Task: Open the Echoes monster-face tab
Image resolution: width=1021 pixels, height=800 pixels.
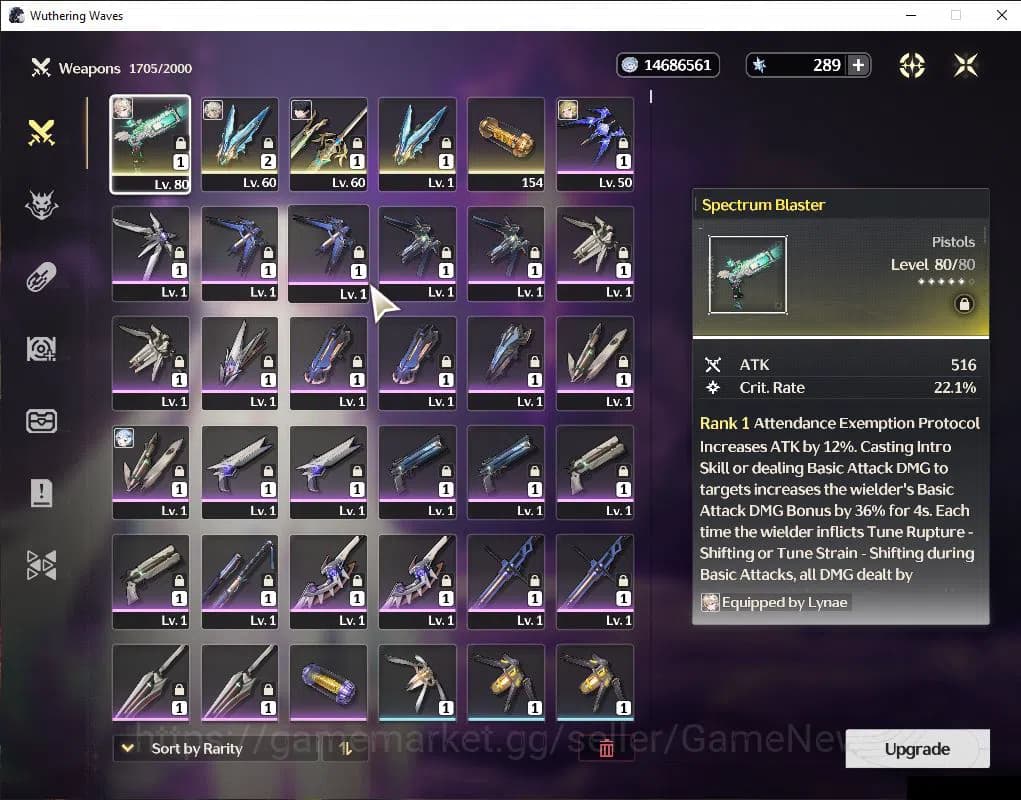Action: click(x=41, y=205)
